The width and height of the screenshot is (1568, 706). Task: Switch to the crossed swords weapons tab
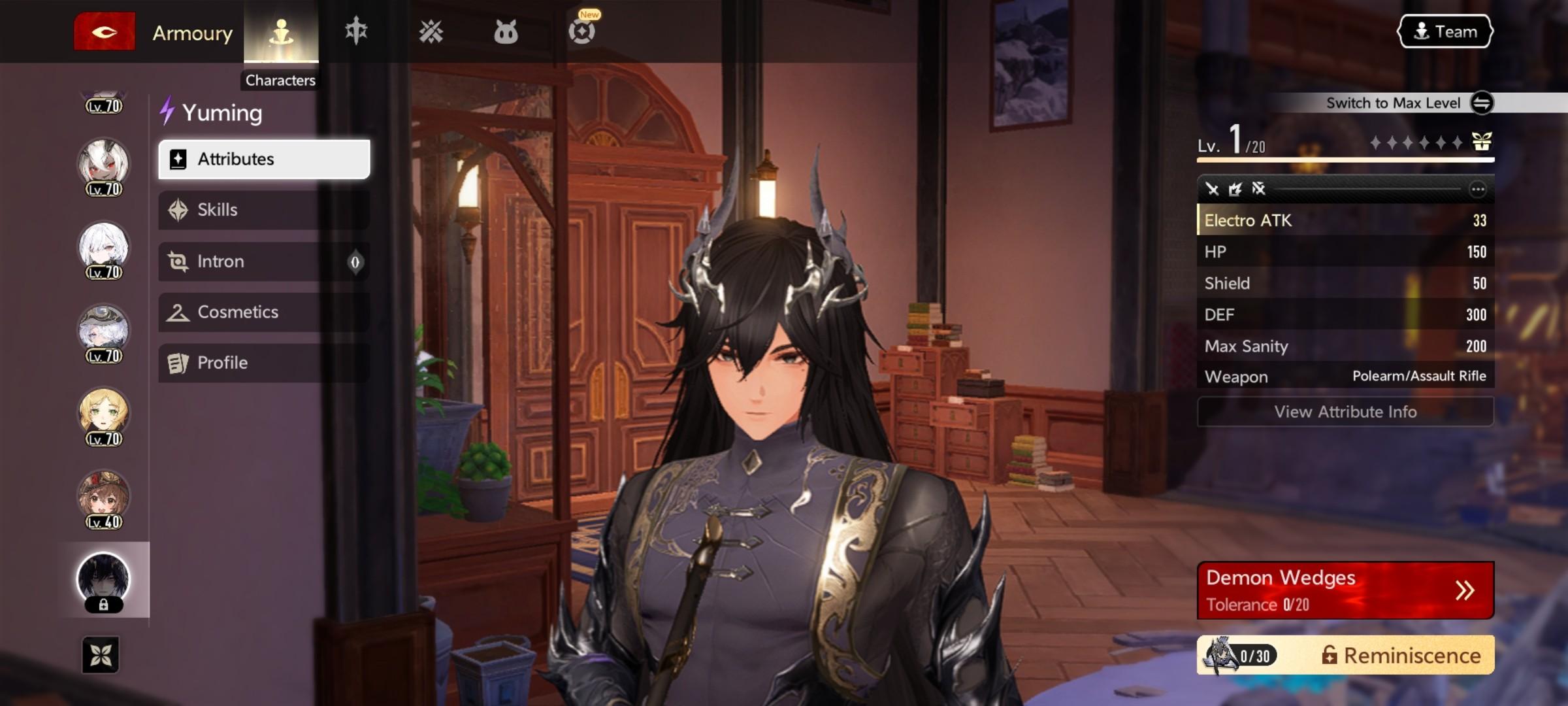coord(431,32)
